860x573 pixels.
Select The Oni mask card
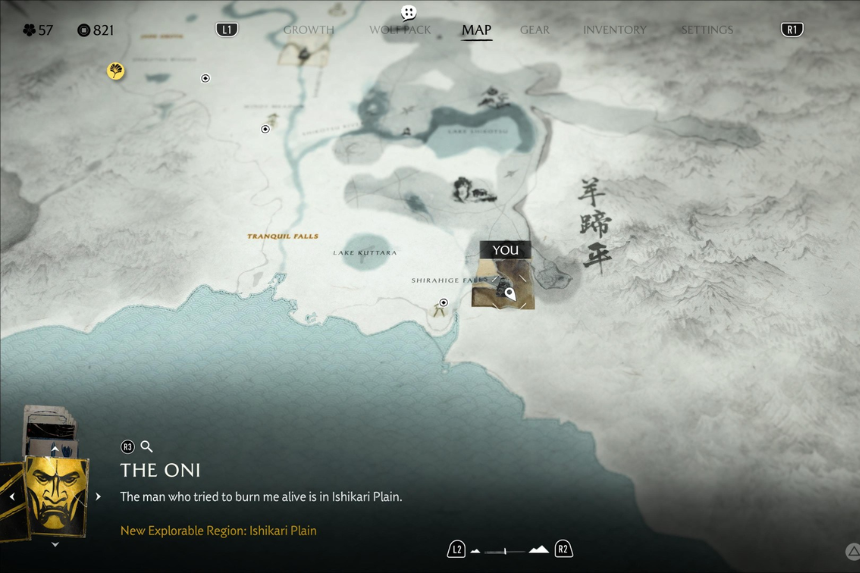pyautogui.click(x=54, y=494)
